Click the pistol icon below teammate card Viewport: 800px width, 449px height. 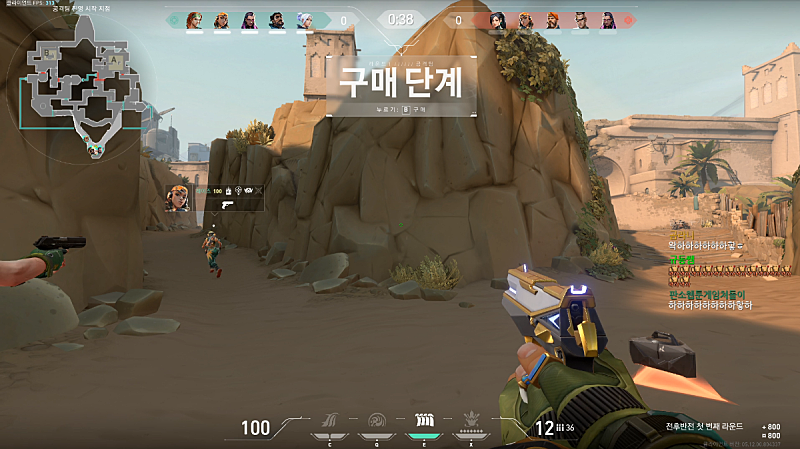click(227, 204)
